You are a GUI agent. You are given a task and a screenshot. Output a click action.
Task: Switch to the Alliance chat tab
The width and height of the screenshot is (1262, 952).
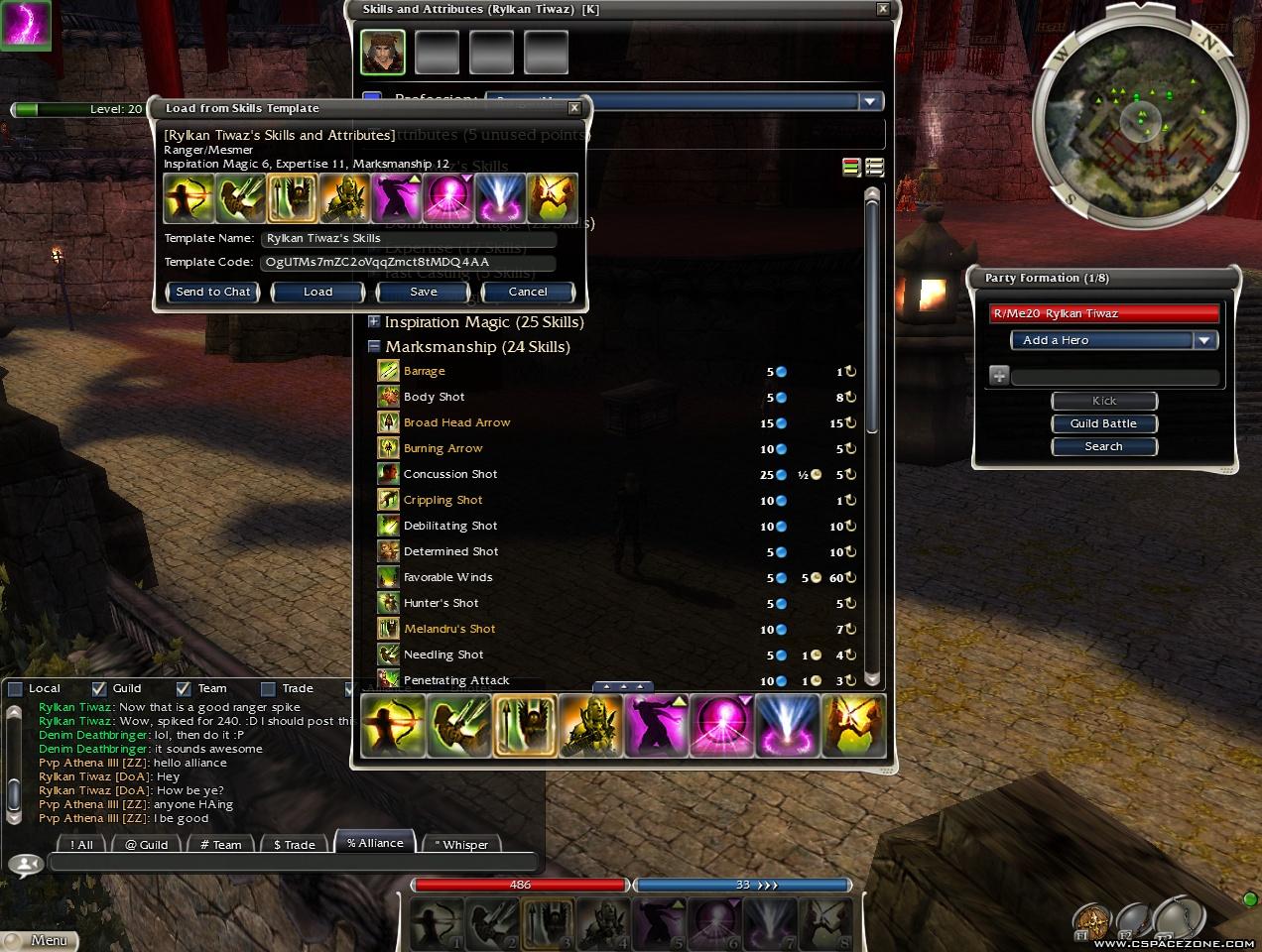click(375, 843)
